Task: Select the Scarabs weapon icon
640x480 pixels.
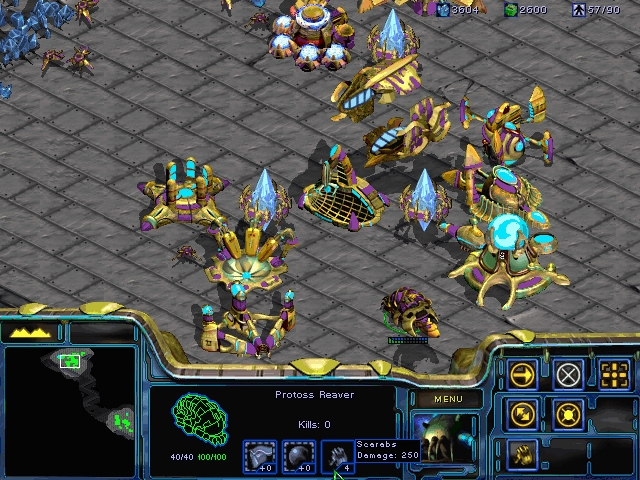Action: [340, 456]
